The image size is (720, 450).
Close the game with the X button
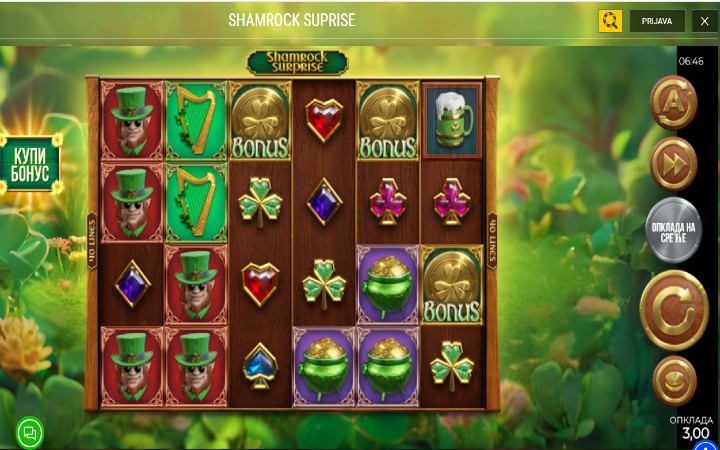click(x=704, y=21)
